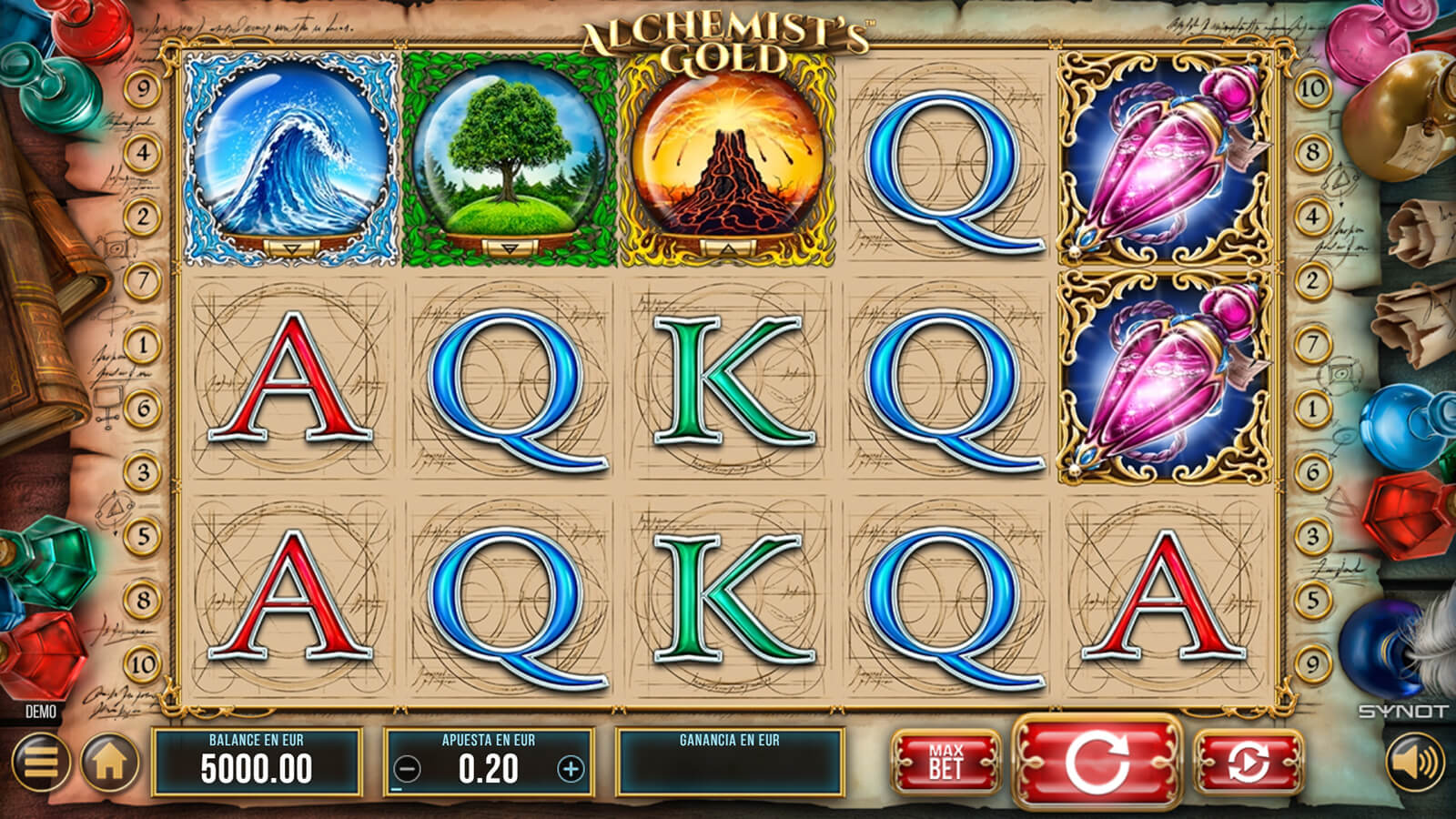Go to the home screen

pyautogui.click(x=110, y=762)
